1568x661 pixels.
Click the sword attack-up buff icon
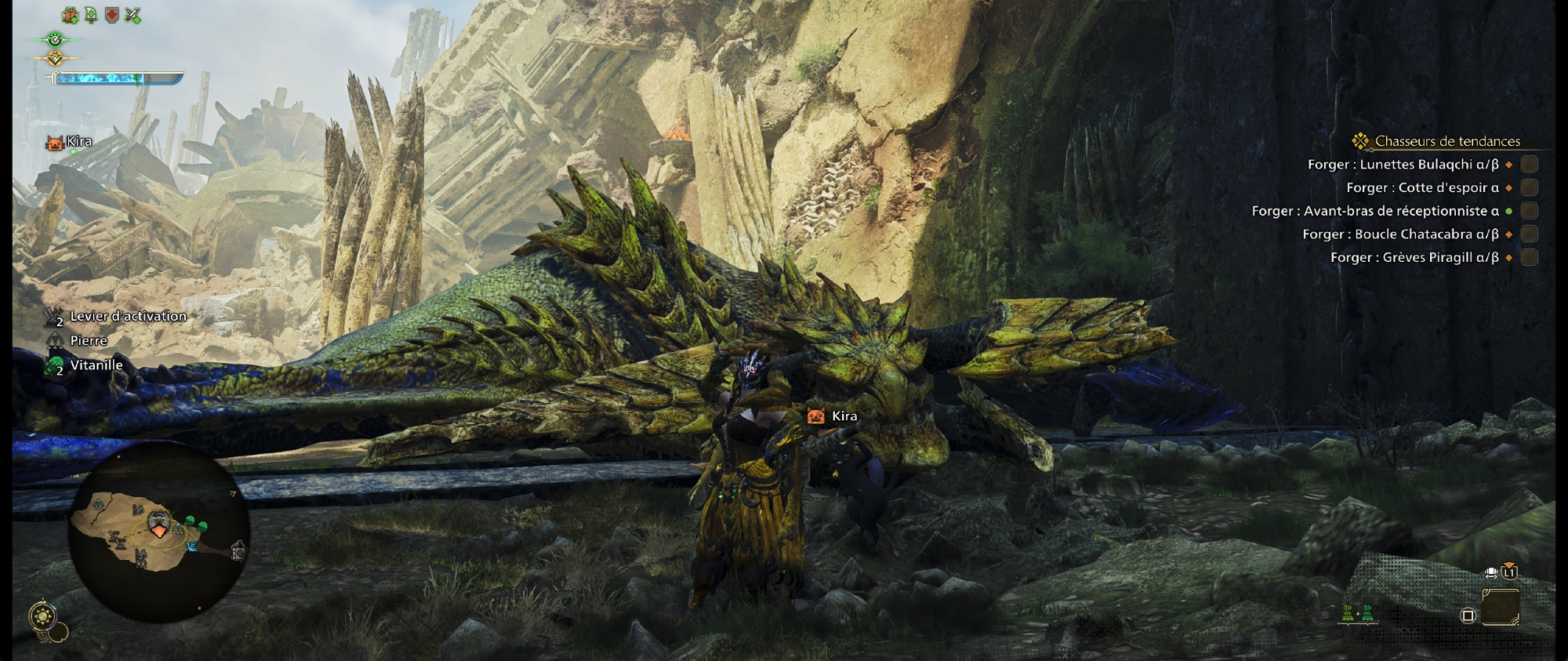tap(133, 15)
